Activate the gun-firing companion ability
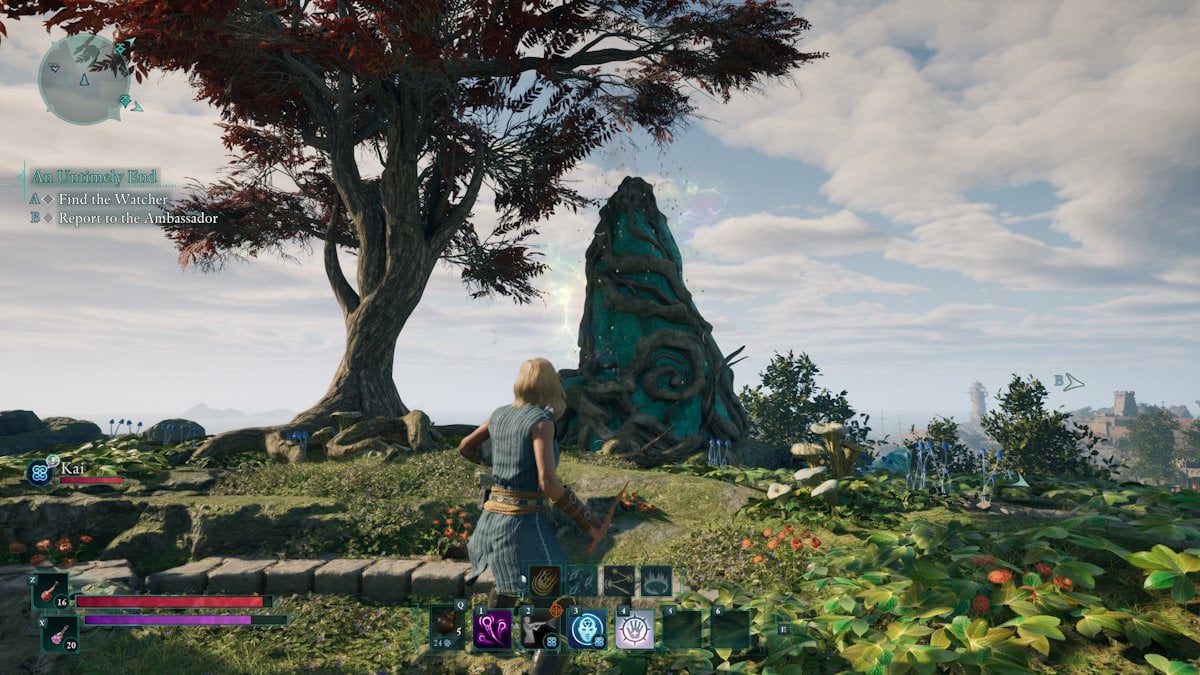This screenshot has width=1200, height=675. [x=540, y=629]
